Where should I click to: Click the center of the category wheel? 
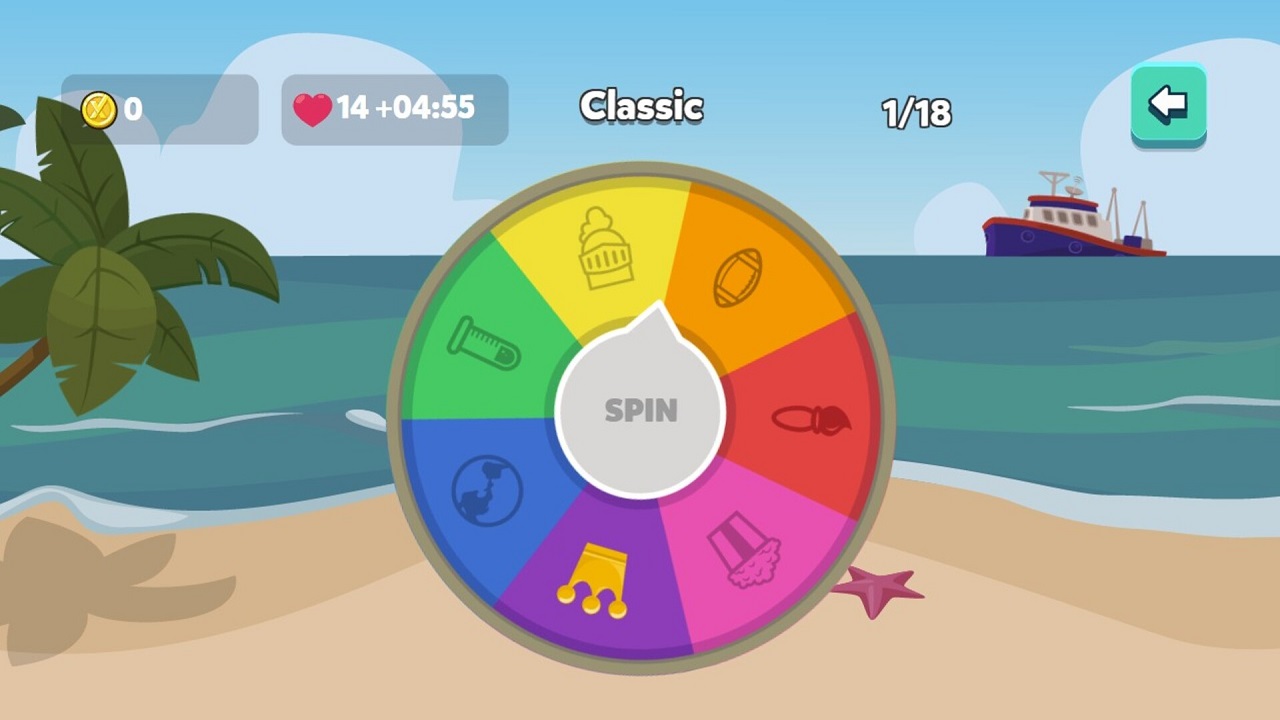click(641, 412)
